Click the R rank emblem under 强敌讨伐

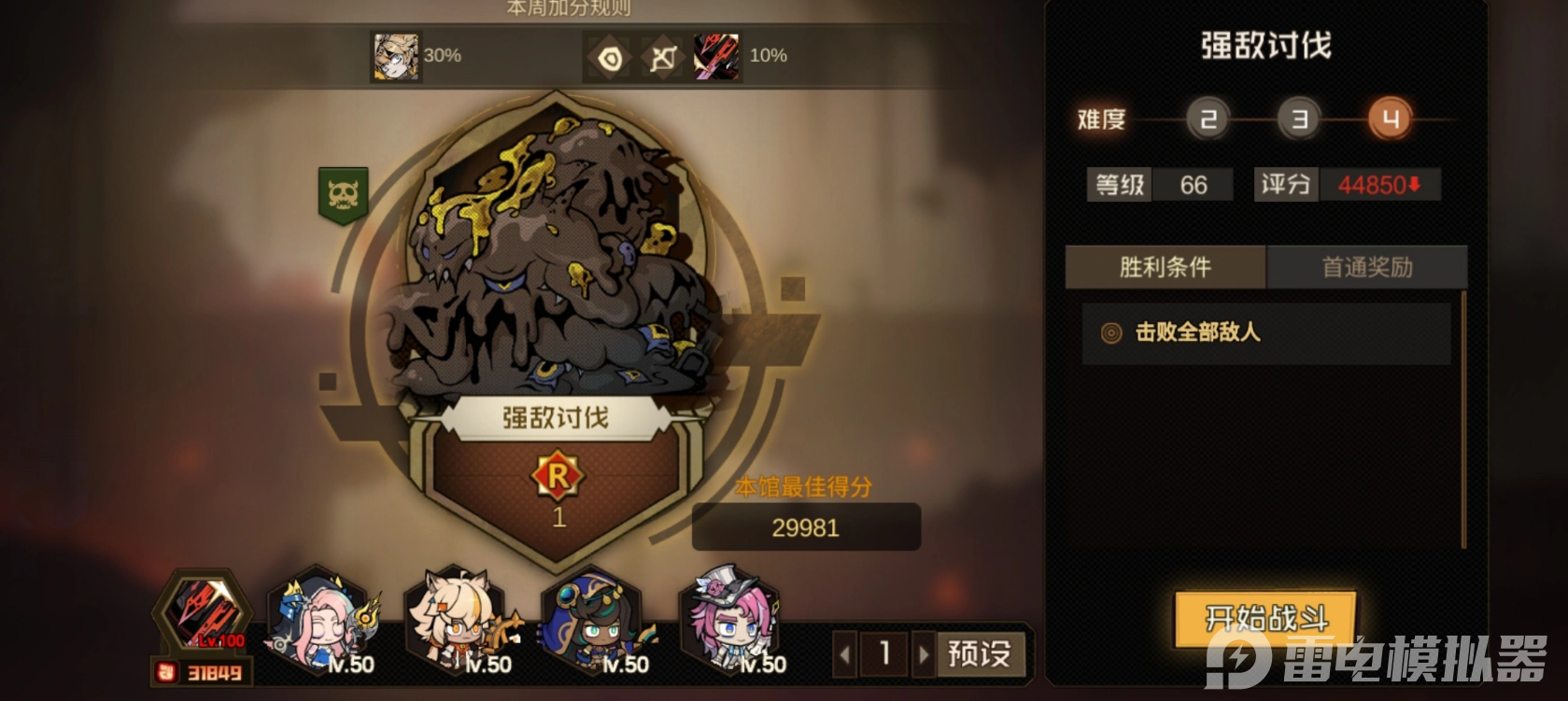(558, 477)
